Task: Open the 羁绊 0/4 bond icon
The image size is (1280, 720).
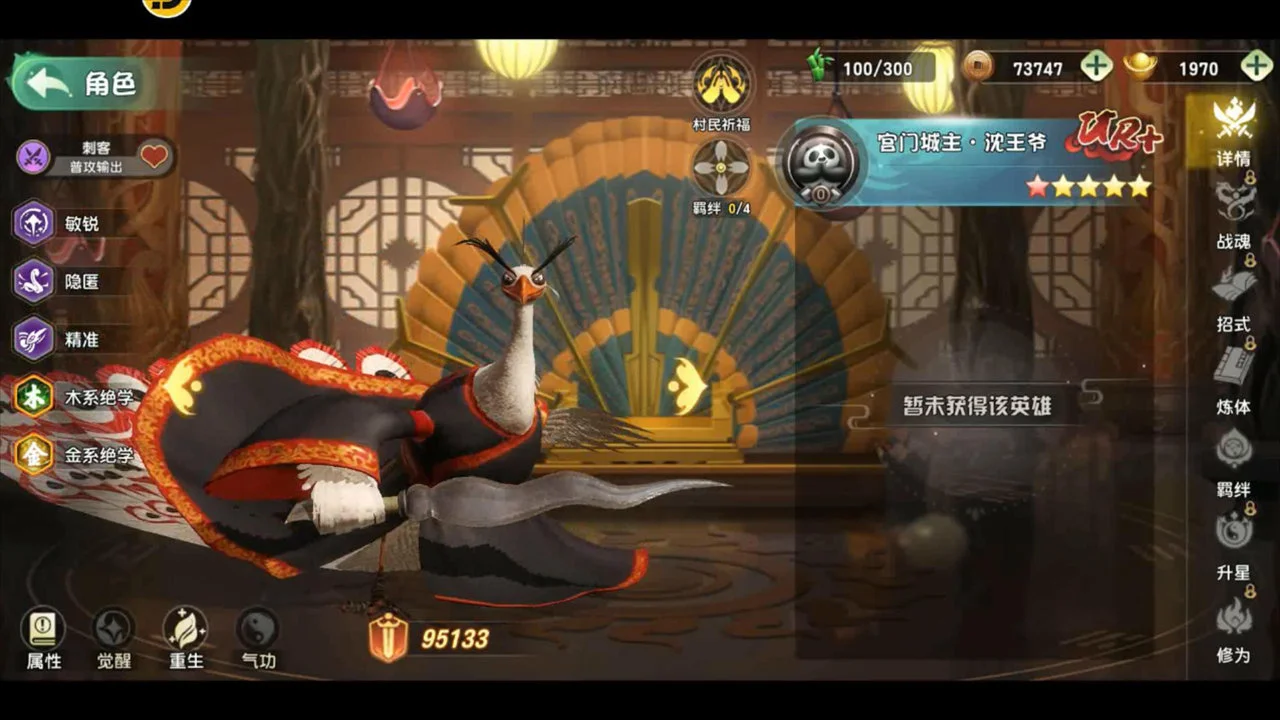Action: point(722,168)
